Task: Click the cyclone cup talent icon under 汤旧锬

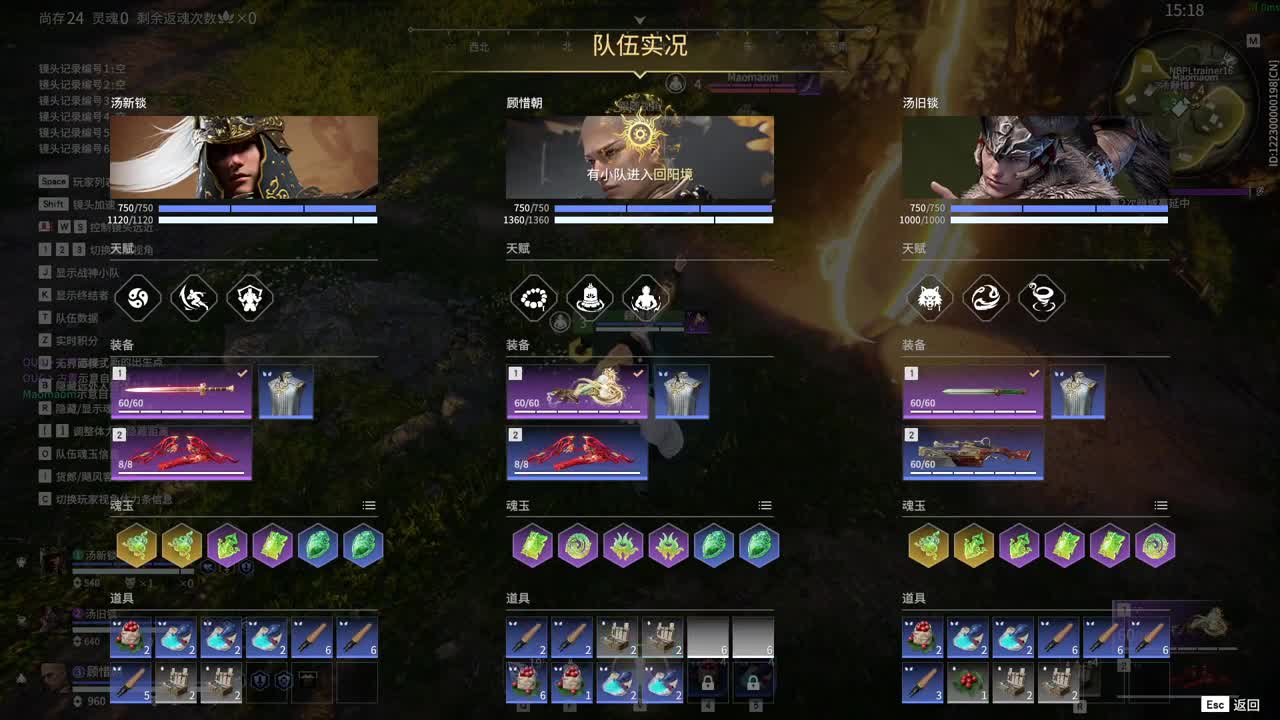Action: pos(1041,298)
